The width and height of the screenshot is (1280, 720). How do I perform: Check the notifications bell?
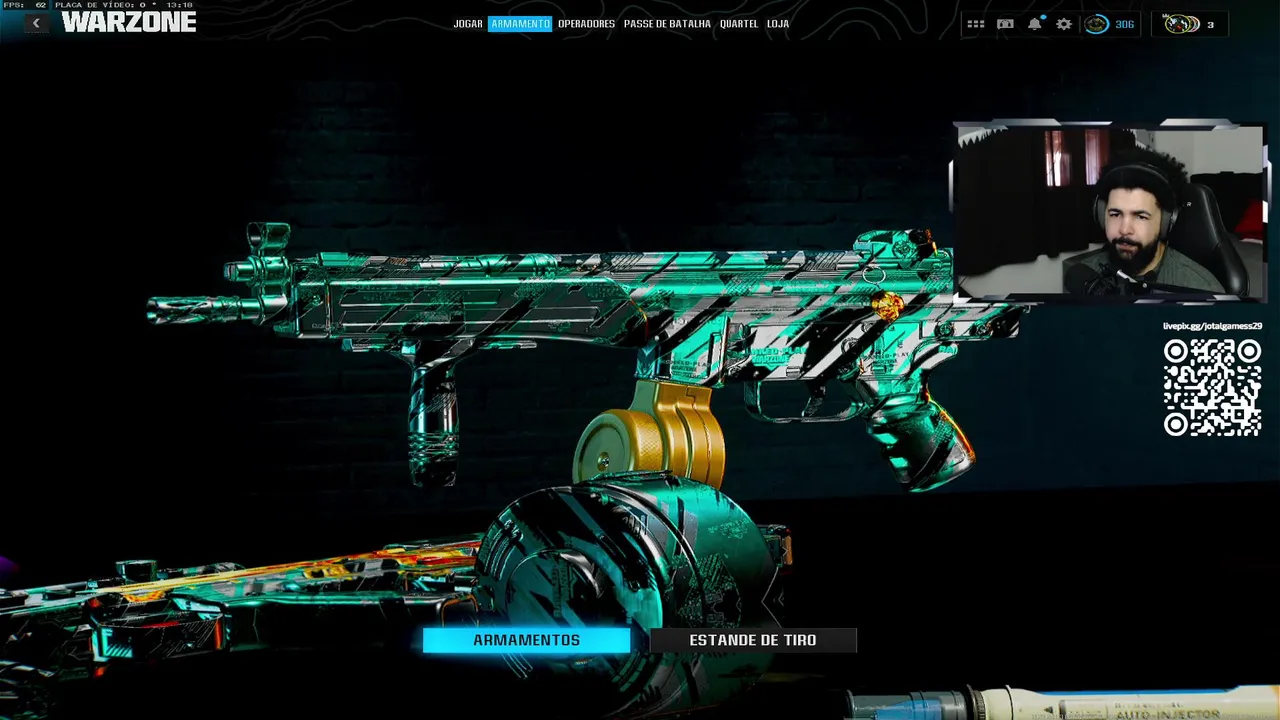[1035, 24]
